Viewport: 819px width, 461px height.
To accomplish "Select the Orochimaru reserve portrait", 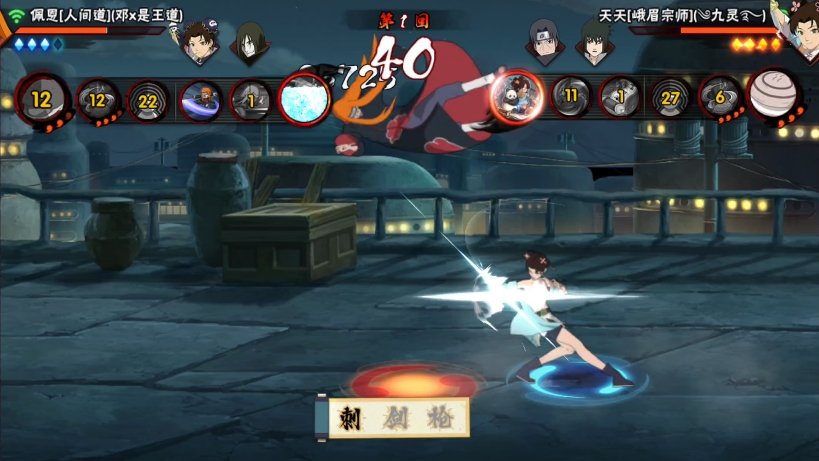I will point(248,41).
